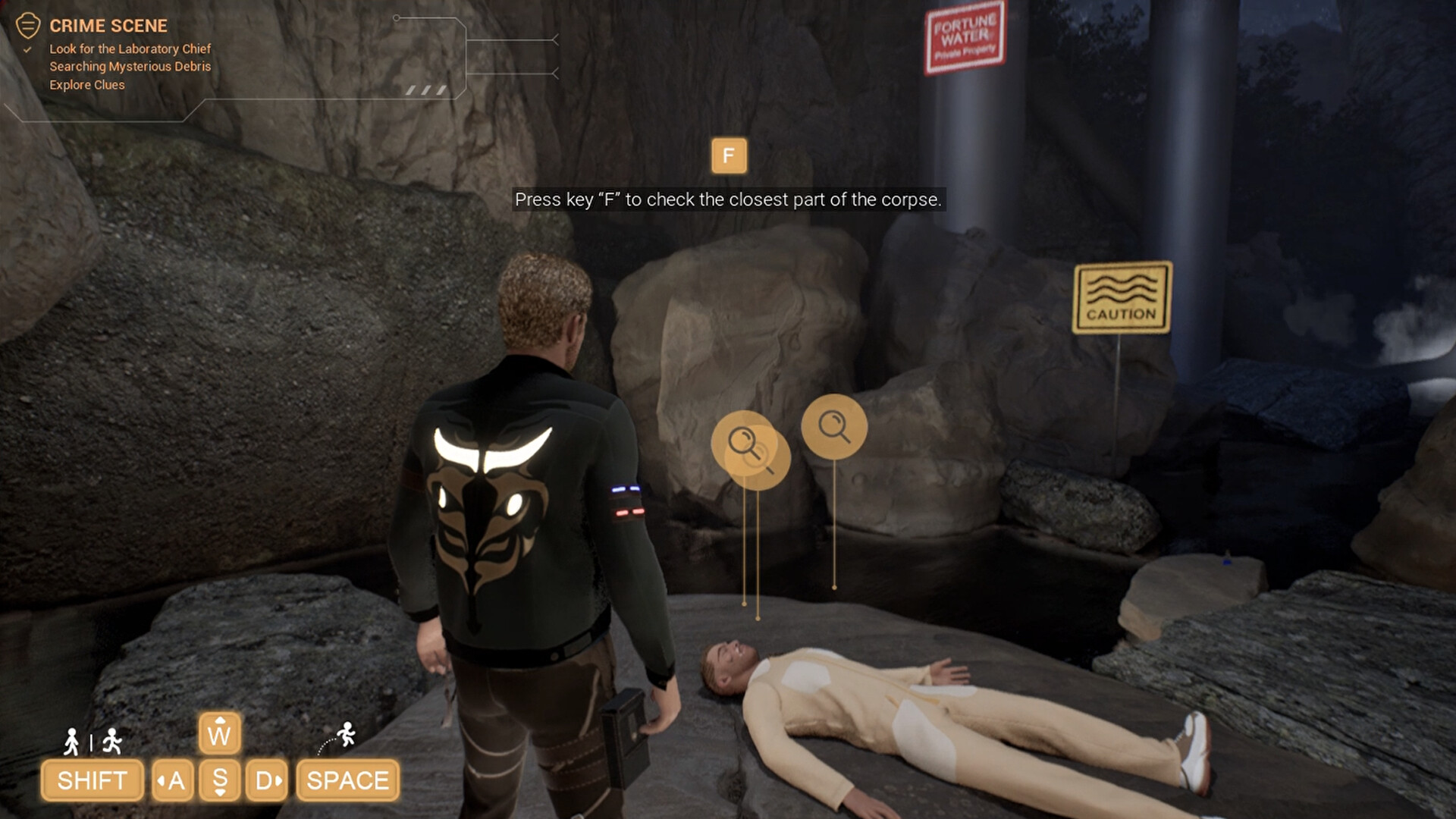Select the standalone magnifier clue marker
The height and width of the screenshot is (819, 1456).
834,426
